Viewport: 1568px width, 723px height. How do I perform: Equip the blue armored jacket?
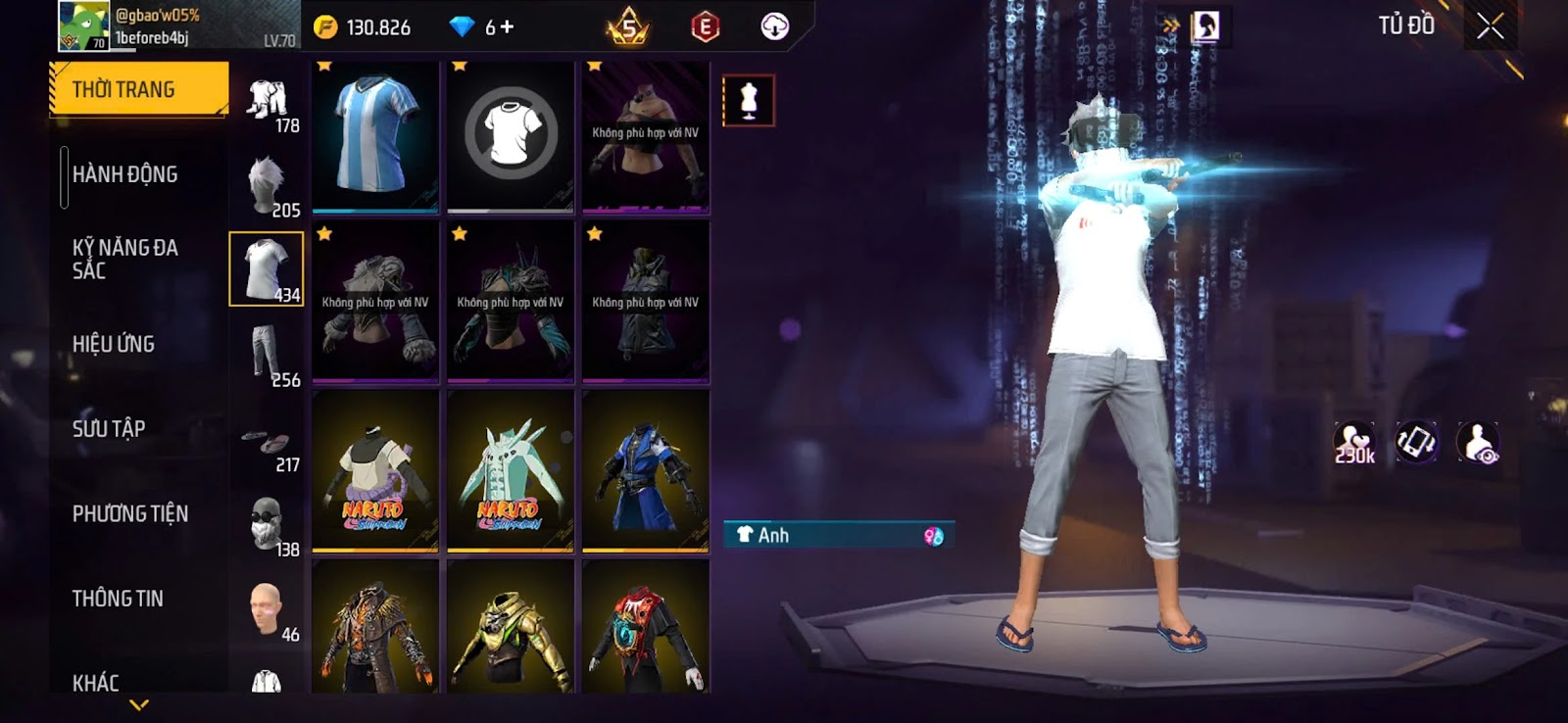(646, 471)
